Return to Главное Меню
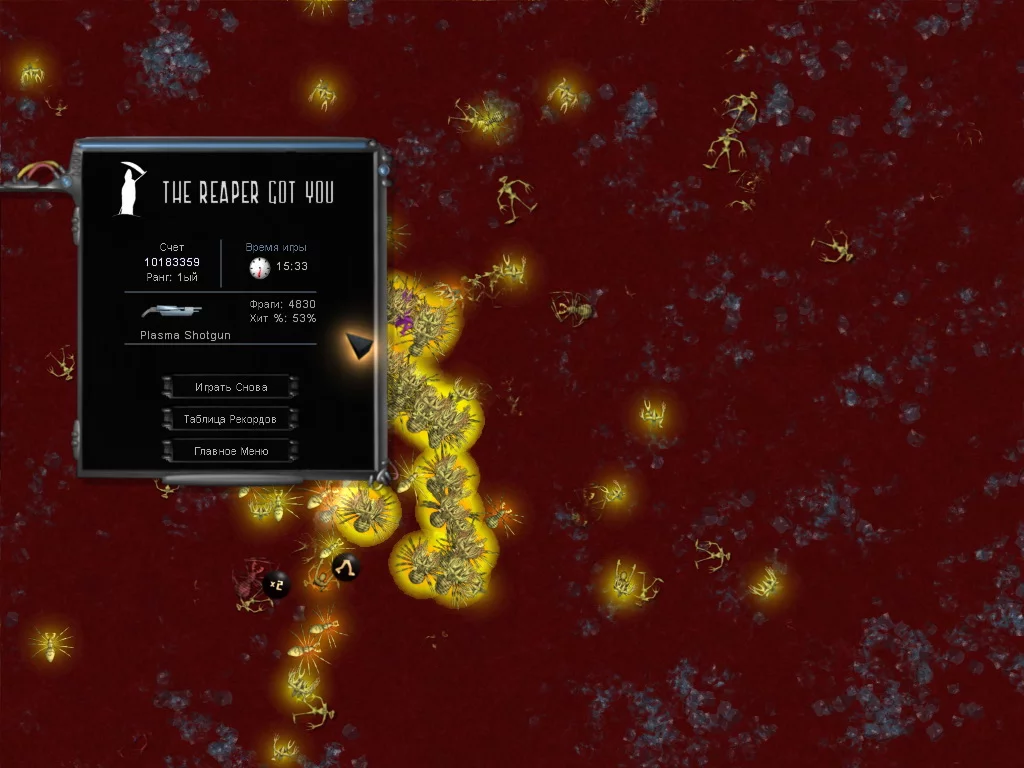The width and height of the screenshot is (1024, 768). (x=230, y=451)
